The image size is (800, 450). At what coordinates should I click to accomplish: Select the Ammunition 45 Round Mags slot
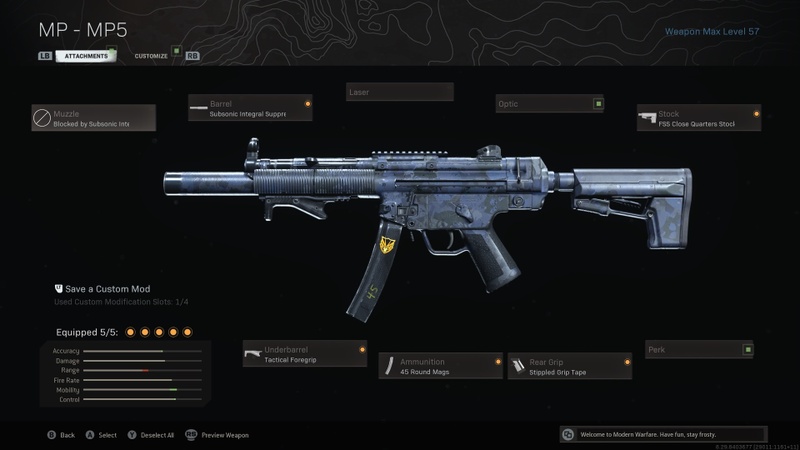440,366
